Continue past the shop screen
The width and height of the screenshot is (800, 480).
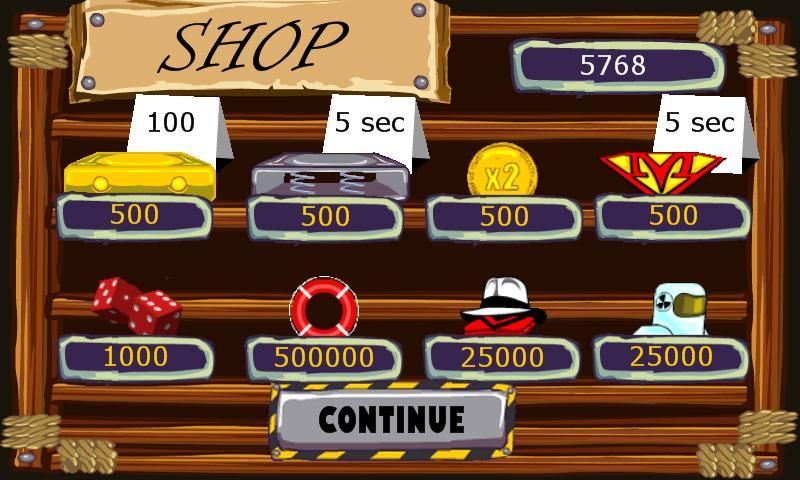391,419
